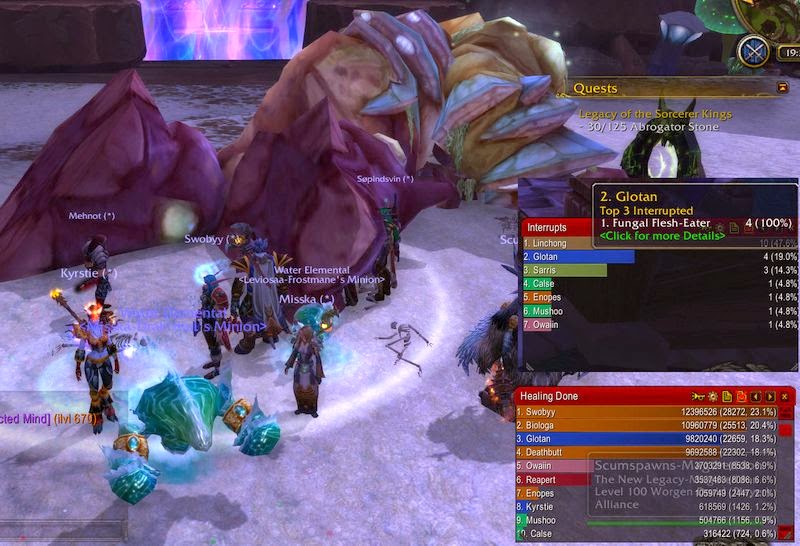The height and width of the screenshot is (546, 800).
Task: Advance with the right arrow in Healing Done
Action: tap(770, 397)
